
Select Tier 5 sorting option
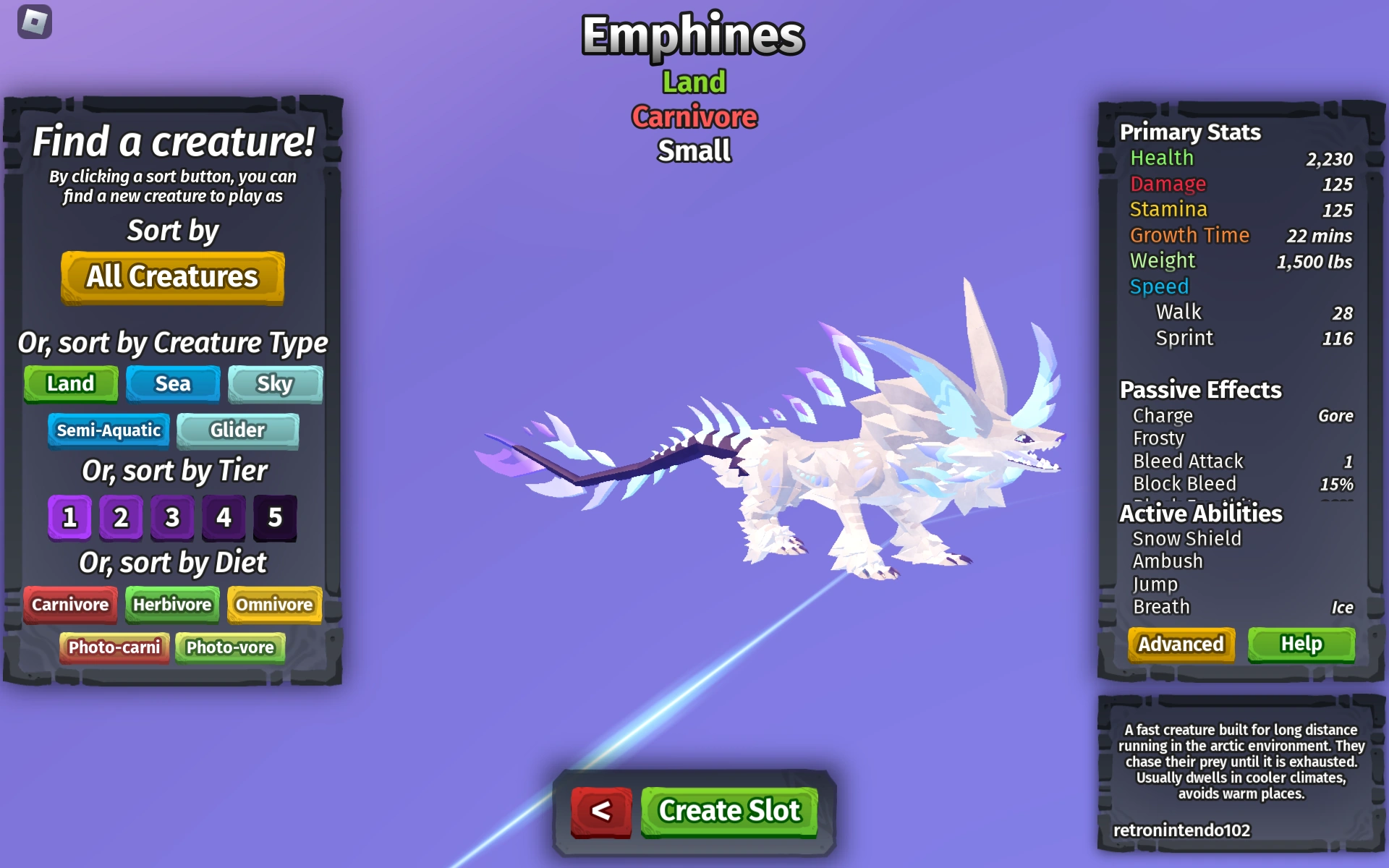coord(275,516)
